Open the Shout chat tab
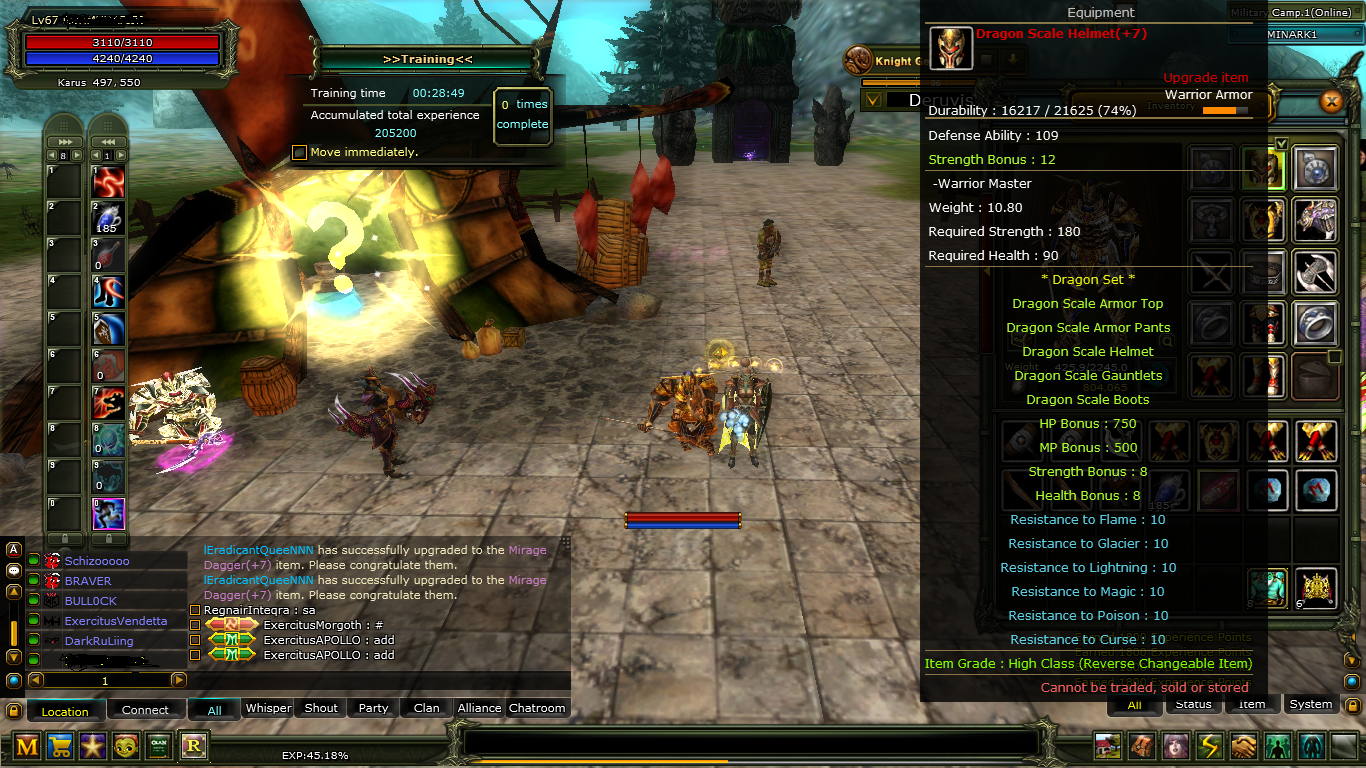 coord(321,708)
